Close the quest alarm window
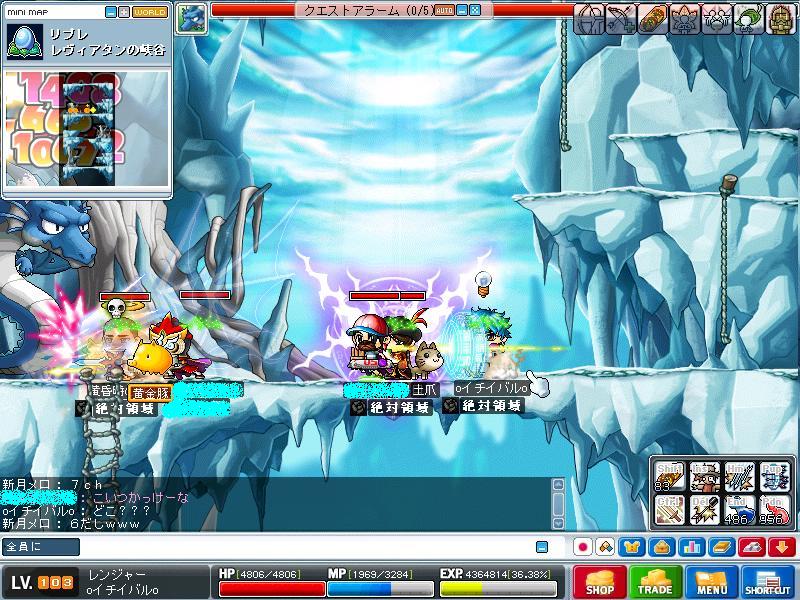800x600 pixels. click(x=475, y=11)
